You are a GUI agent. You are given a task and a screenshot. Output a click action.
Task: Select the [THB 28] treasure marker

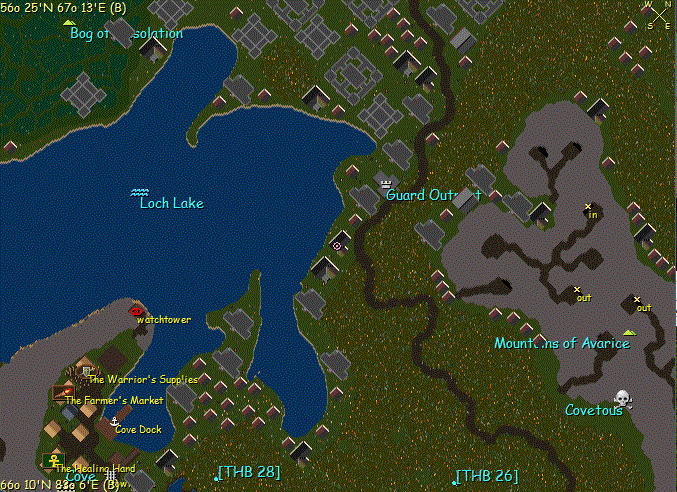(x=216, y=478)
